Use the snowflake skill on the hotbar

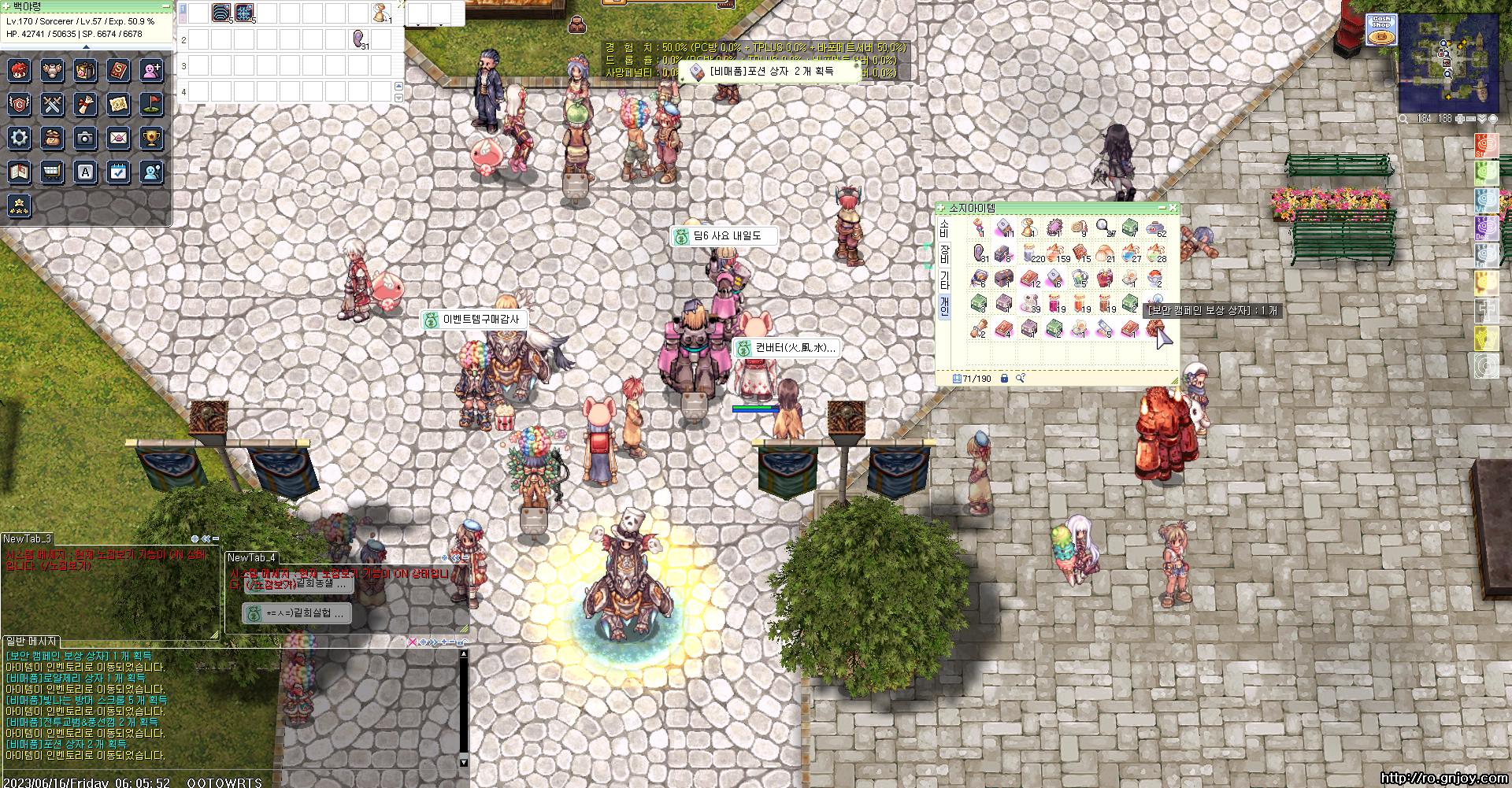tap(244, 13)
